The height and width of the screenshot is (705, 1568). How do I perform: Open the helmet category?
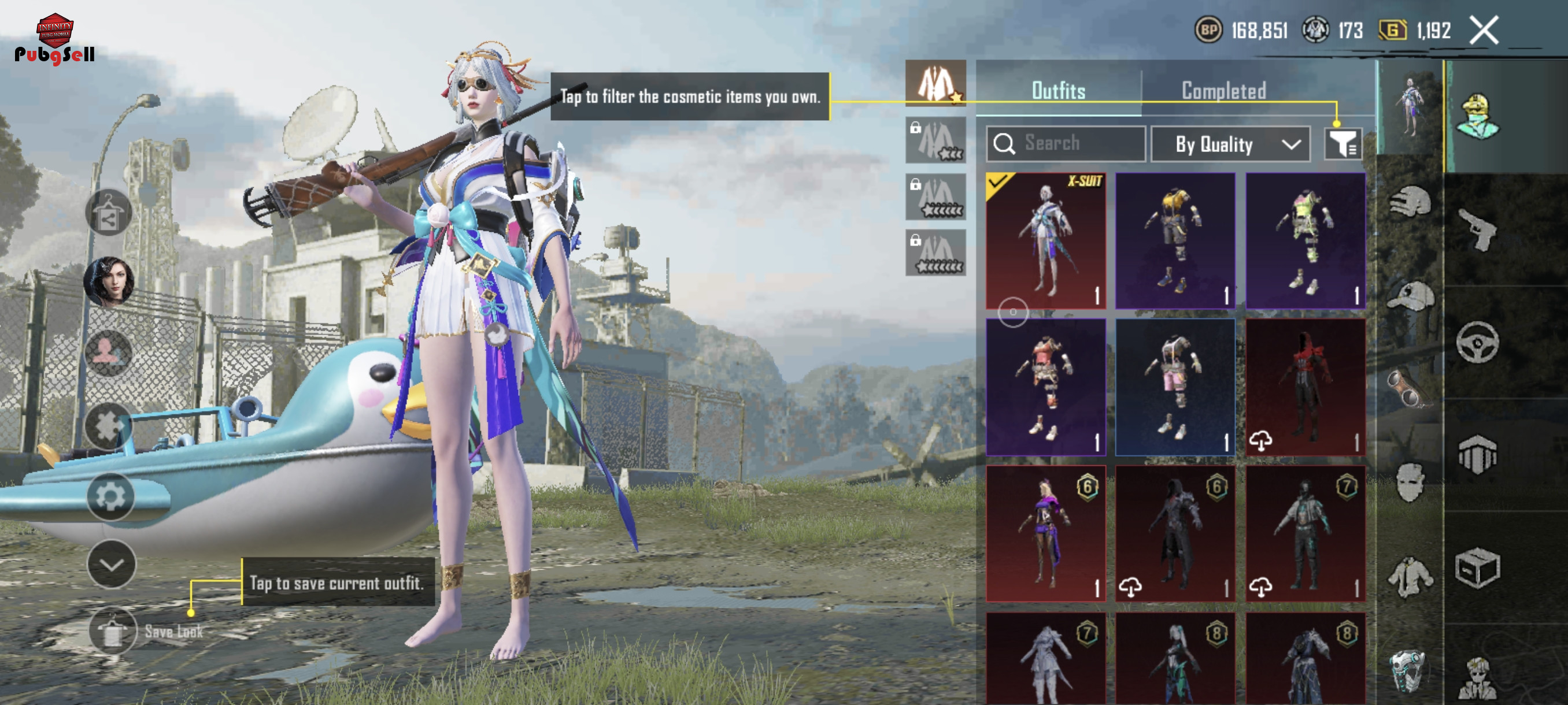pos(1410,201)
